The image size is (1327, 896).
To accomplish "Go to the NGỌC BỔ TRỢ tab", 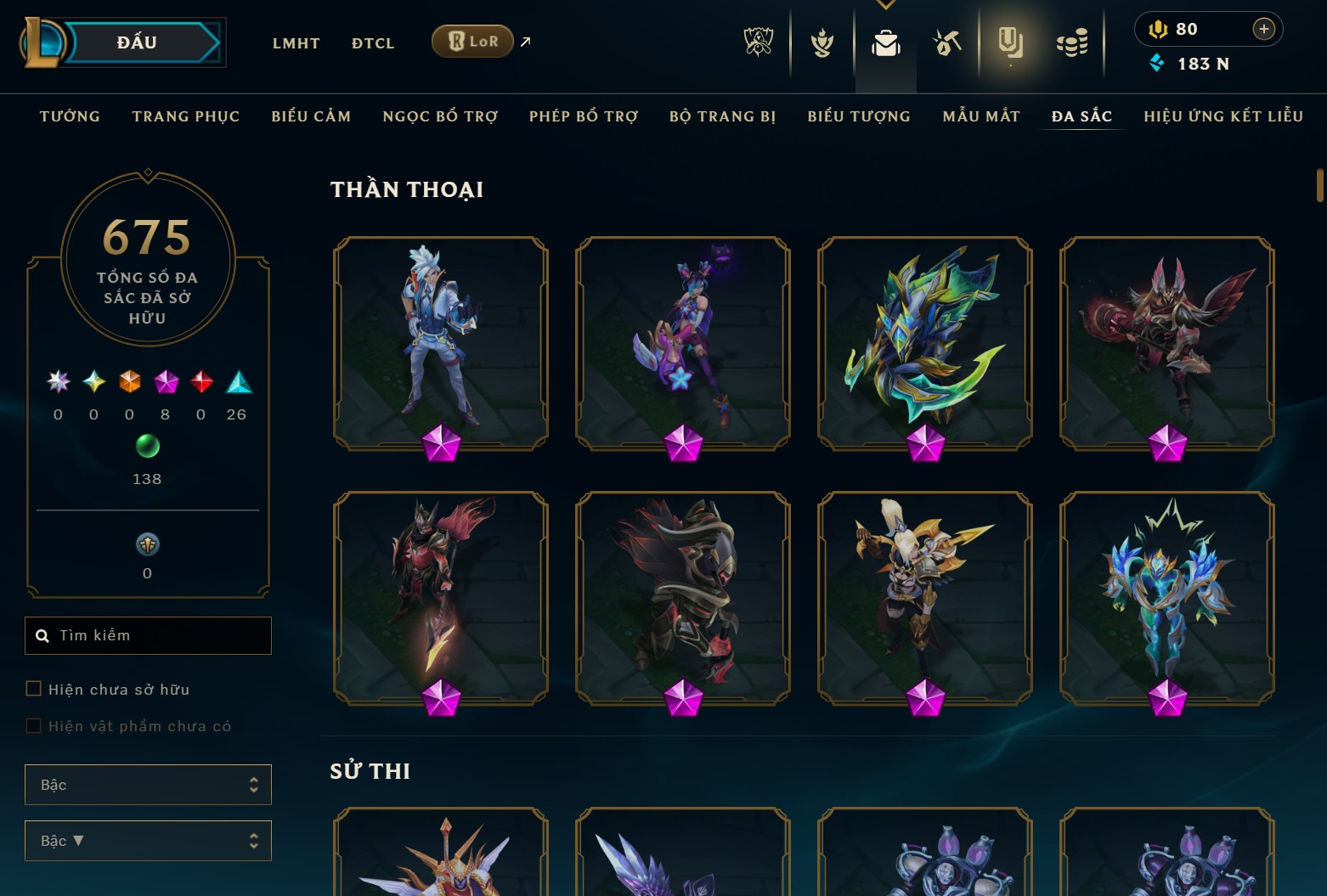I will [x=440, y=116].
